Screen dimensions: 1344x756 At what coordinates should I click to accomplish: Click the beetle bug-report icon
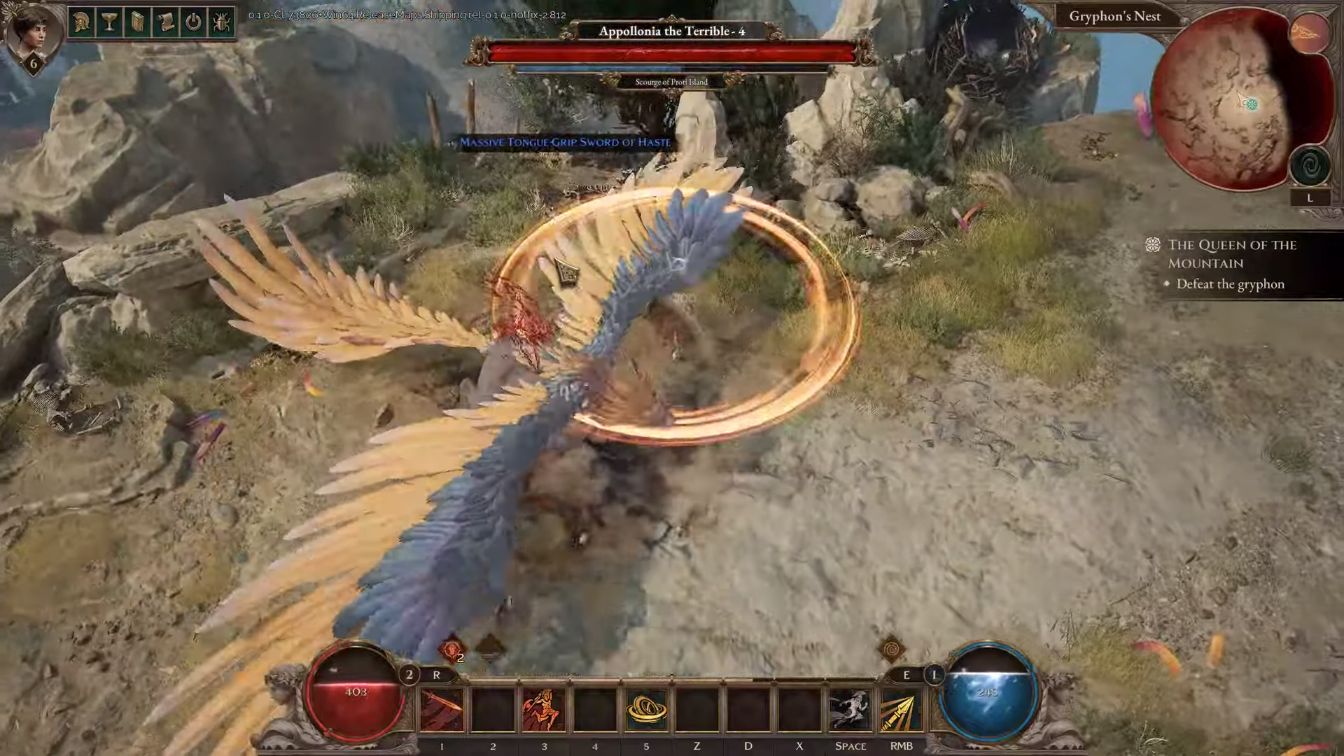(x=220, y=21)
